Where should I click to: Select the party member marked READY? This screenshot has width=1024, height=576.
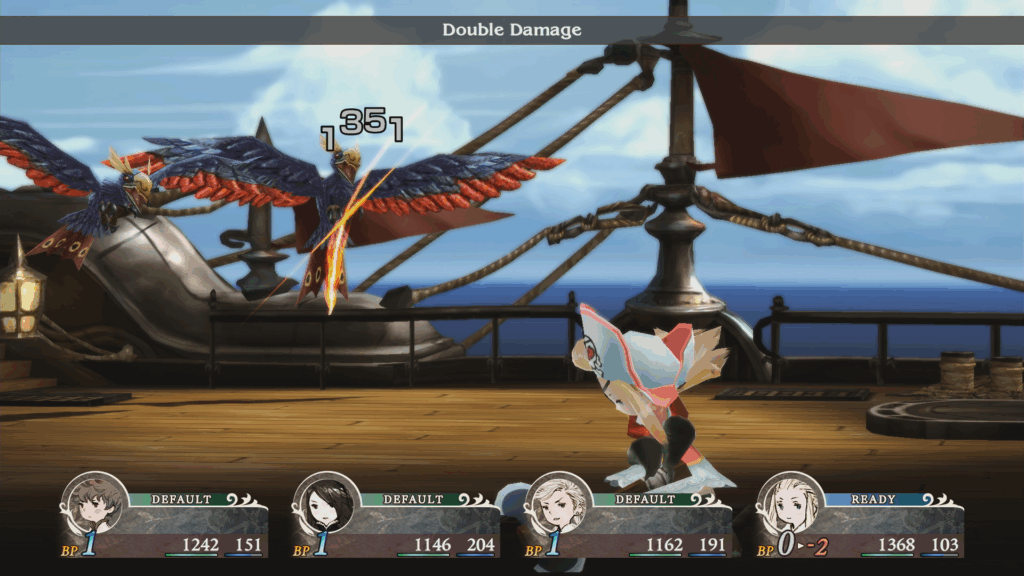point(791,505)
